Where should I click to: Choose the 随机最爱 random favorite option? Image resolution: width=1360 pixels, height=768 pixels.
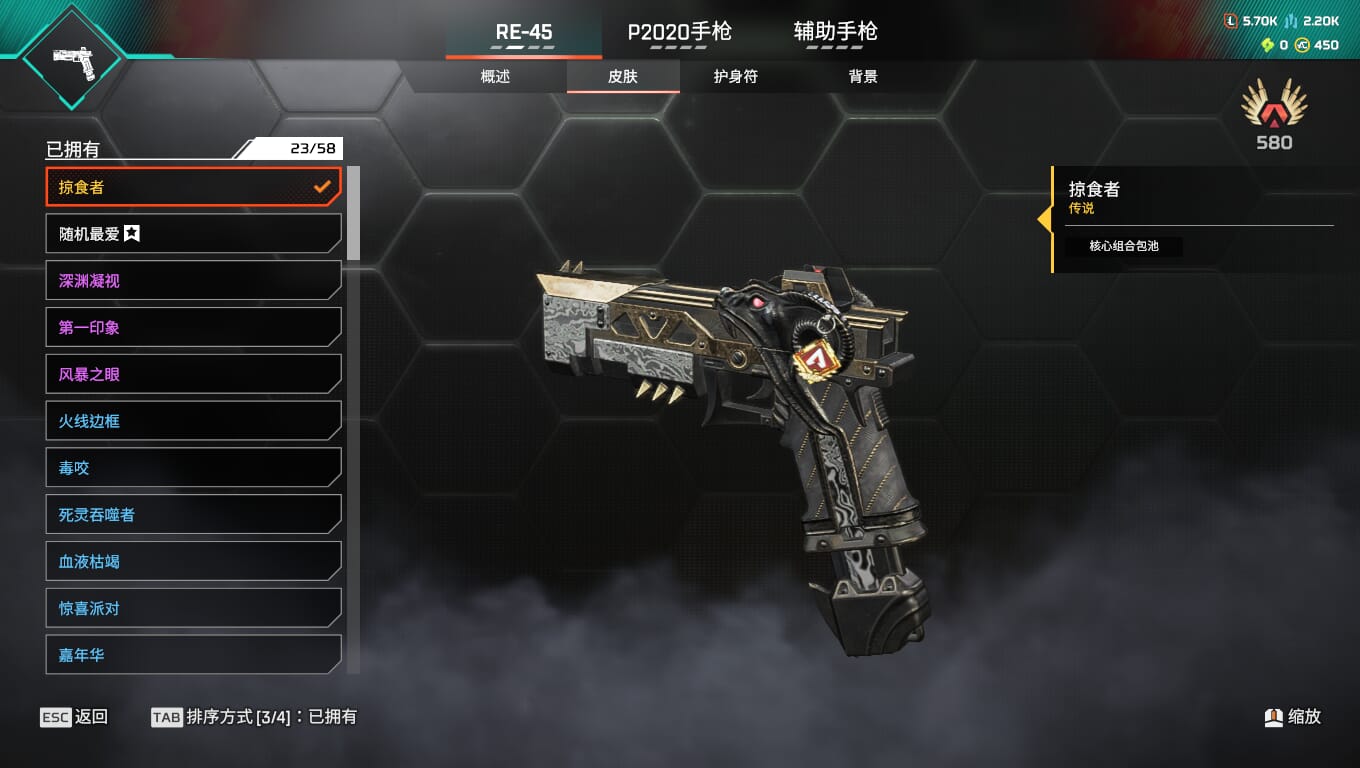pyautogui.click(x=193, y=234)
